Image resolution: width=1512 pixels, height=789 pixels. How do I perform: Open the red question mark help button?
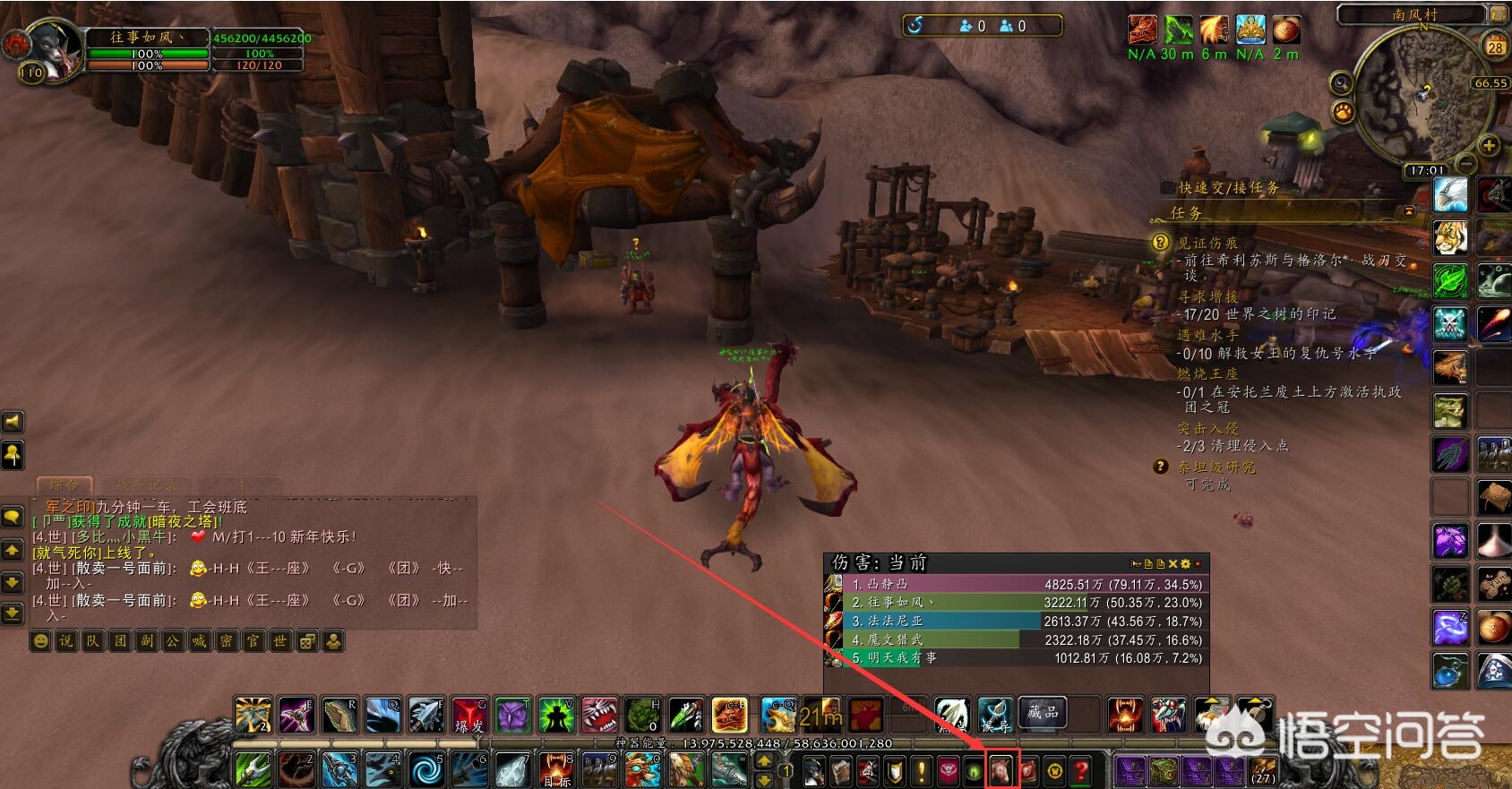(x=1081, y=769)
